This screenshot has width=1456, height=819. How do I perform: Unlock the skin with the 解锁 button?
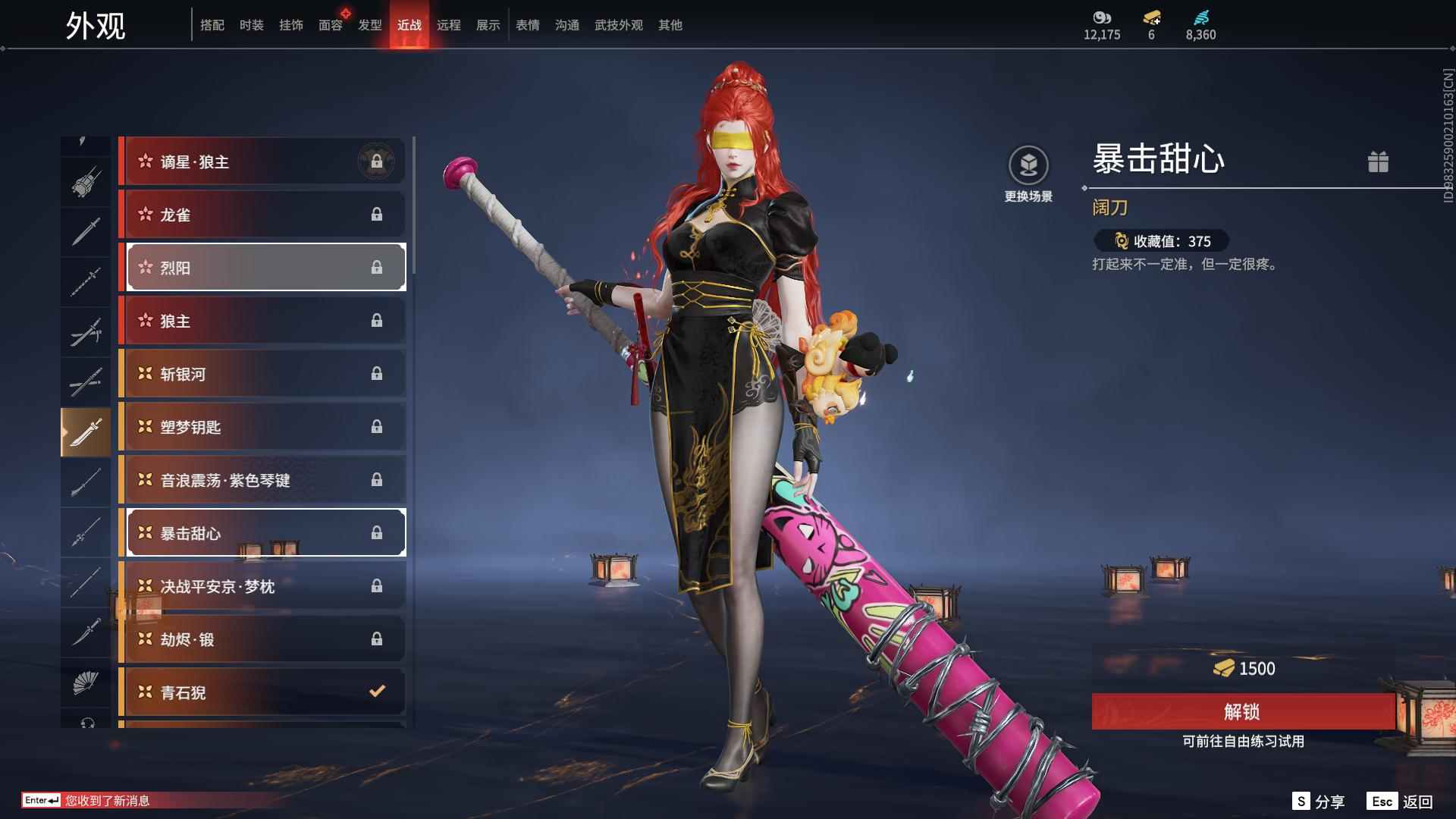point(1242,711)
